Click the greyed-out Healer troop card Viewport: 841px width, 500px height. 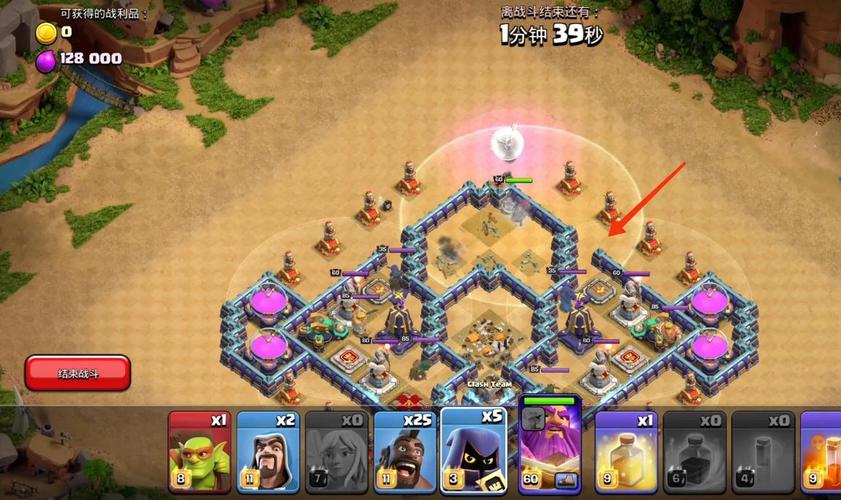[336, 452]
